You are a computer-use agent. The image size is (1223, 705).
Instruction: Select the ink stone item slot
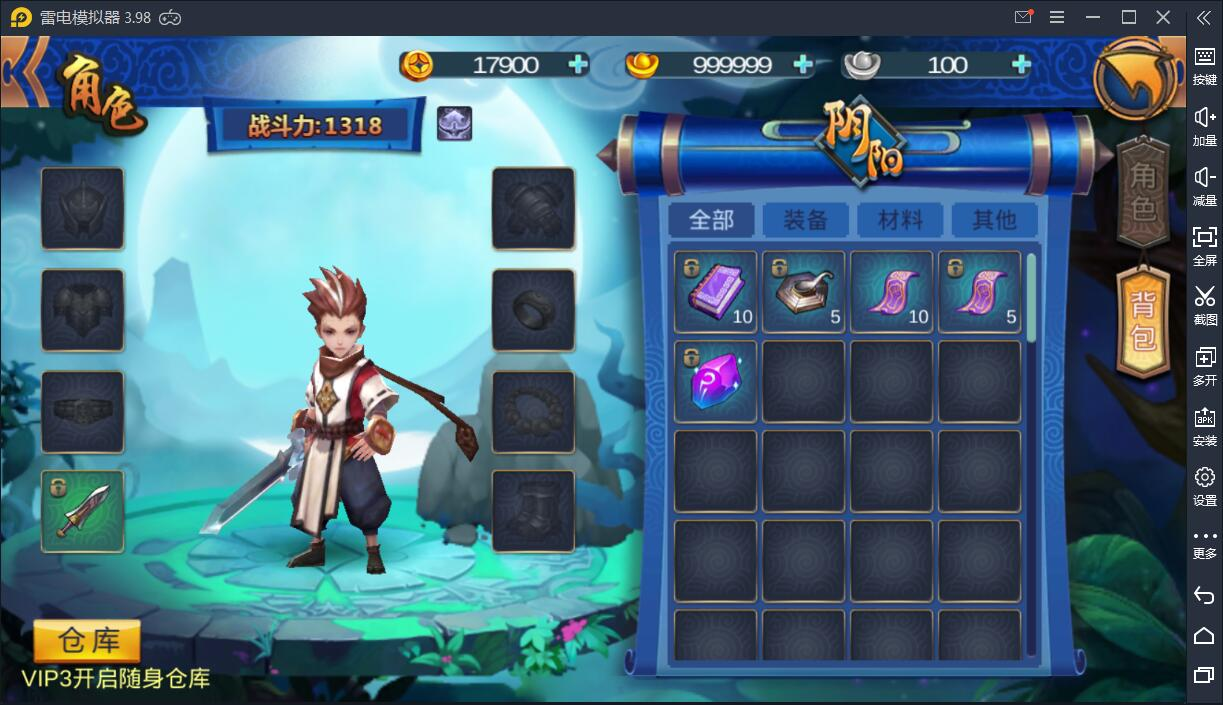point(803,291)
